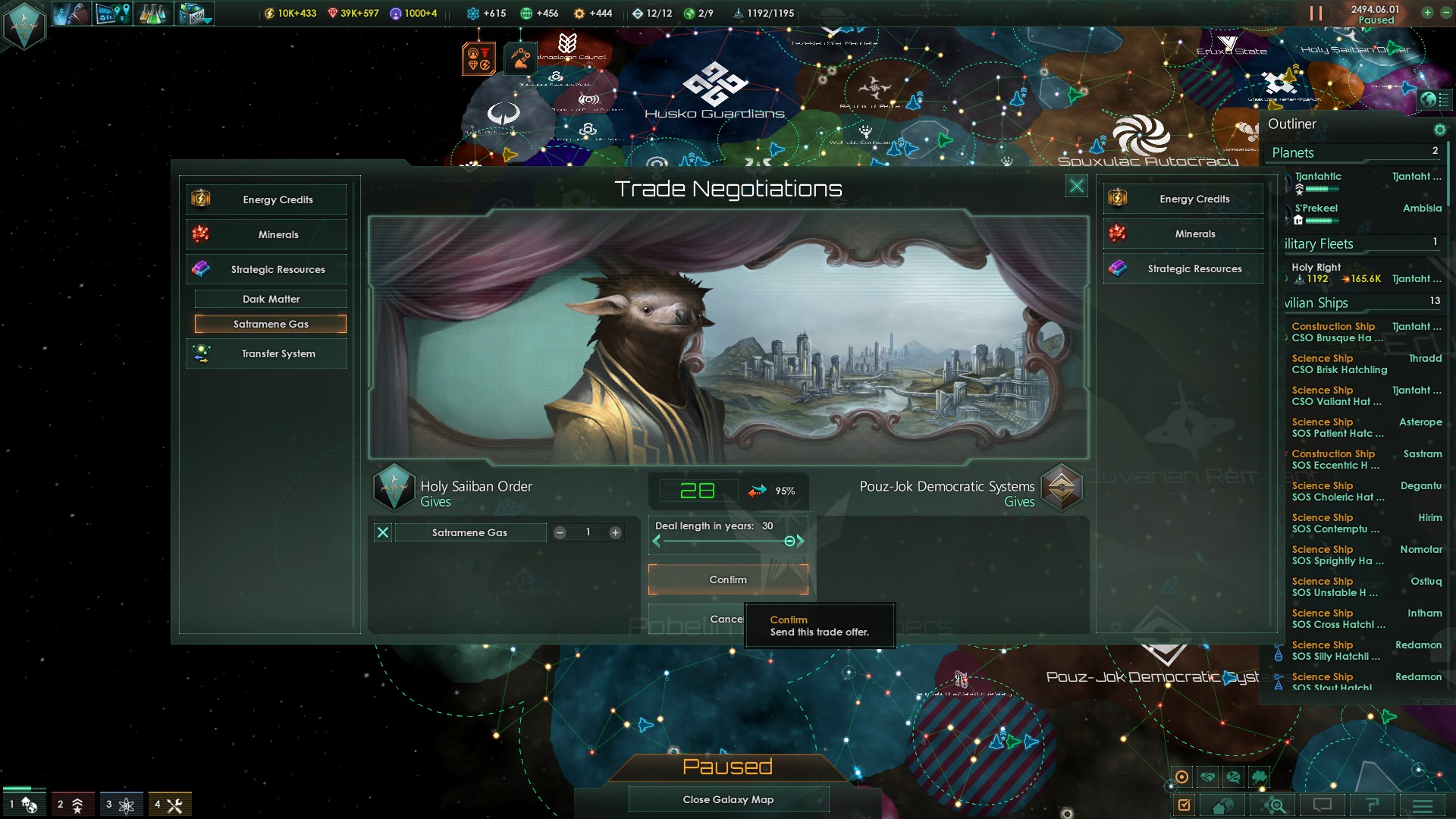
Task: Request Energy Credits from Pouz-Jok
Action: pos(1183,199)
